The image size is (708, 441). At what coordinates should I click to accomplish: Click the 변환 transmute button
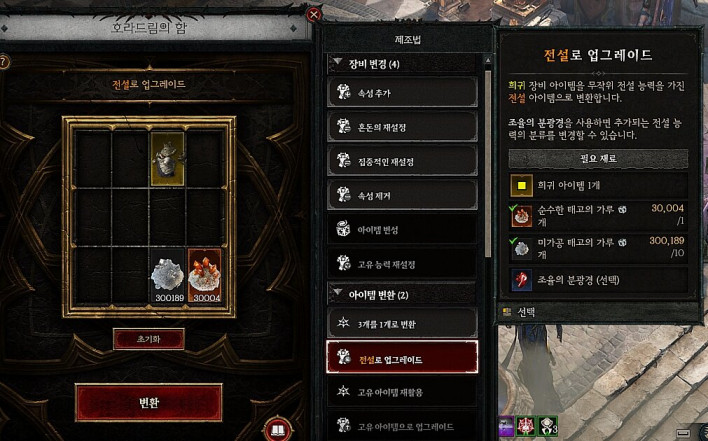click(x=148, y=401)
